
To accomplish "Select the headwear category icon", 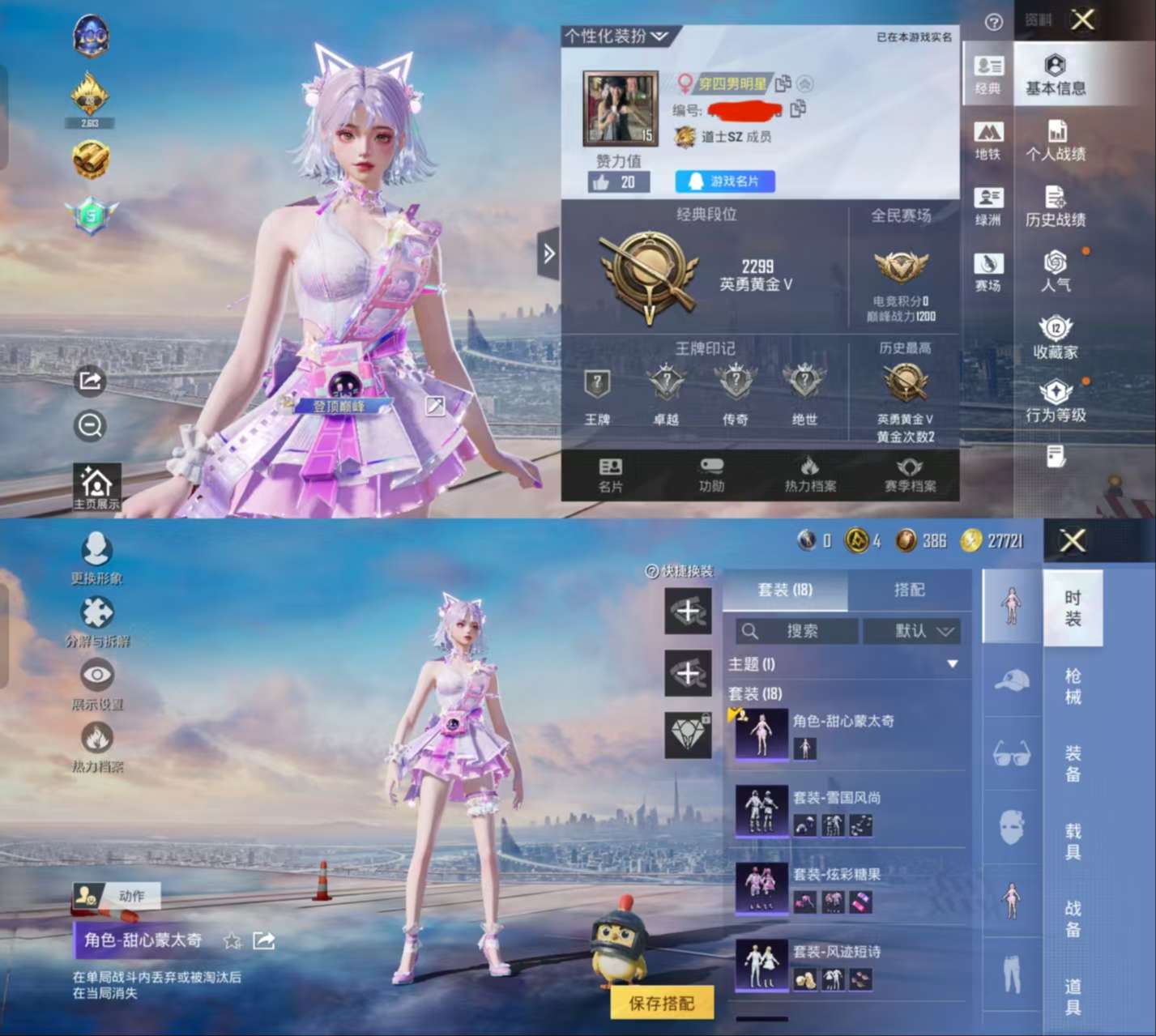I will click(x=1010, y=680).
